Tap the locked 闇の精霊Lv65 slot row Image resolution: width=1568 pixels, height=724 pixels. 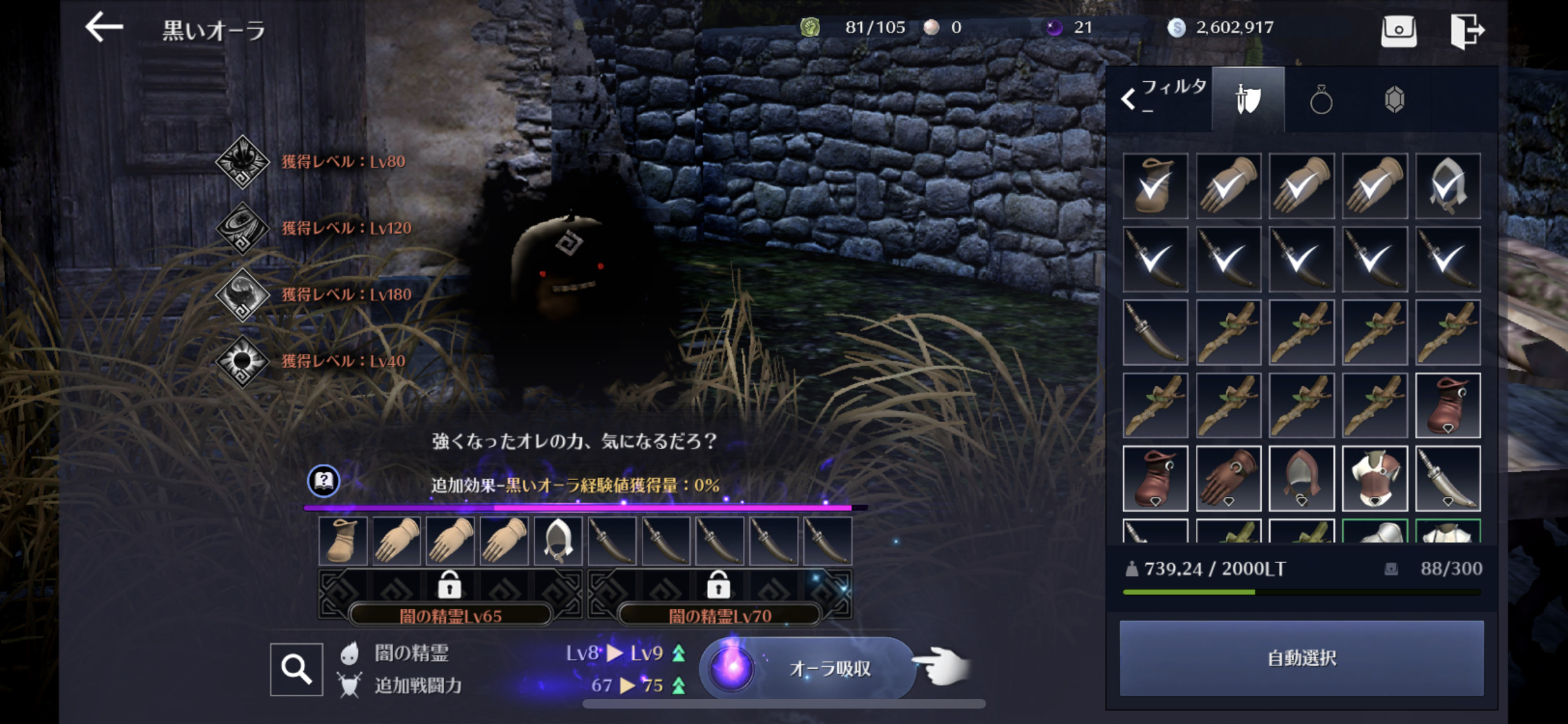pos(450,594)
